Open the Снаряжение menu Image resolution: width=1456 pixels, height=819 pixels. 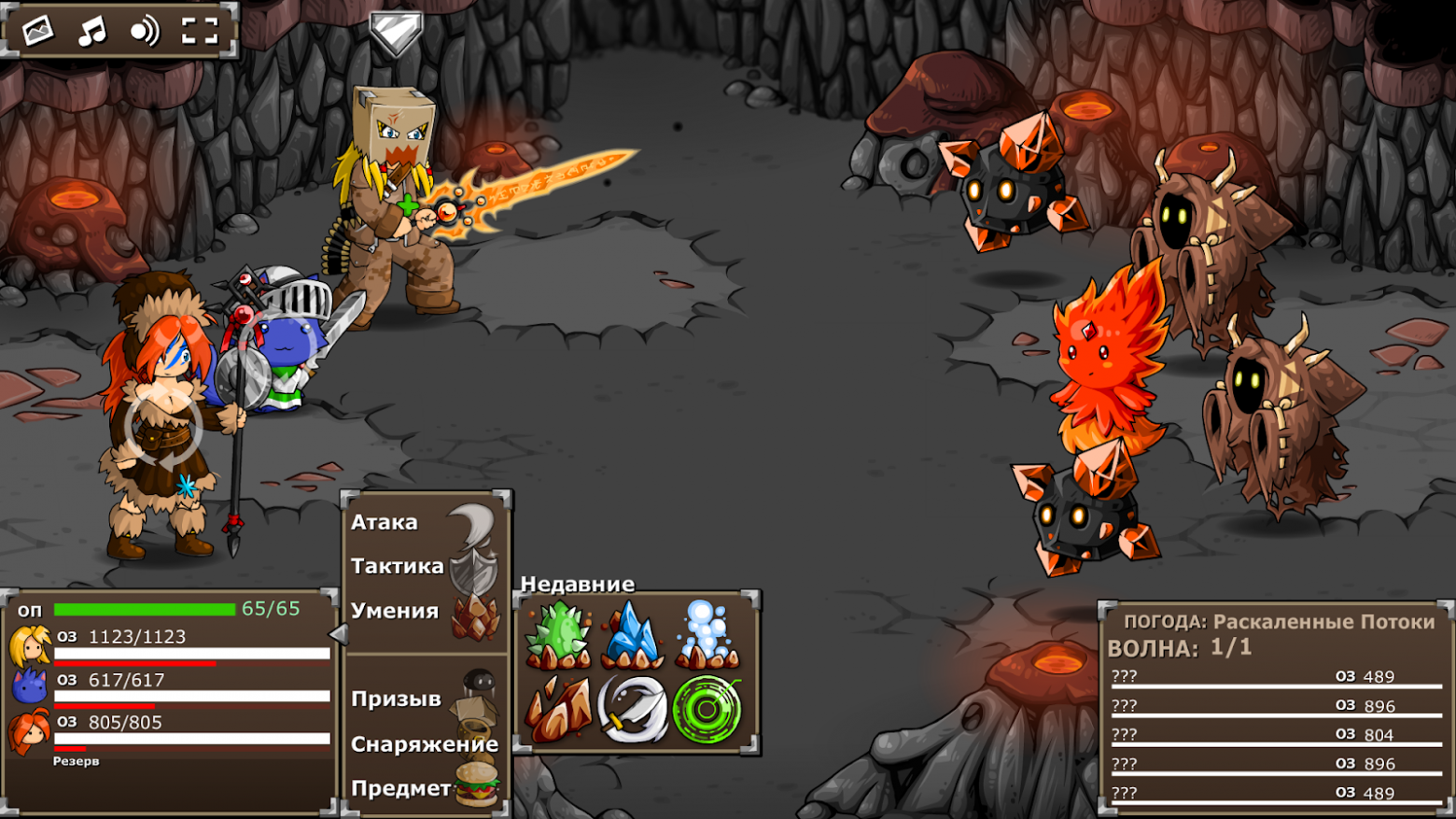[425, 744]
